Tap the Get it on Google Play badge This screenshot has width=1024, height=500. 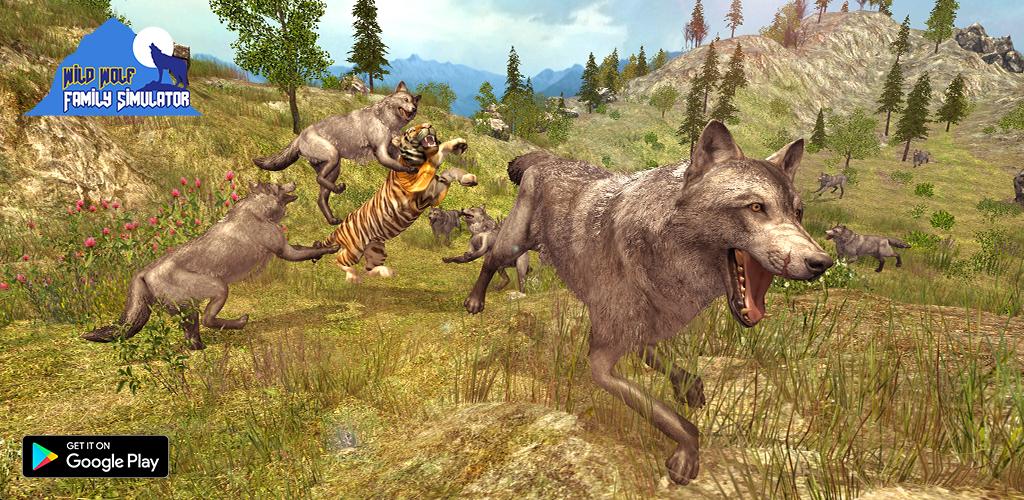pyautogui.click(x=96, y=456)
